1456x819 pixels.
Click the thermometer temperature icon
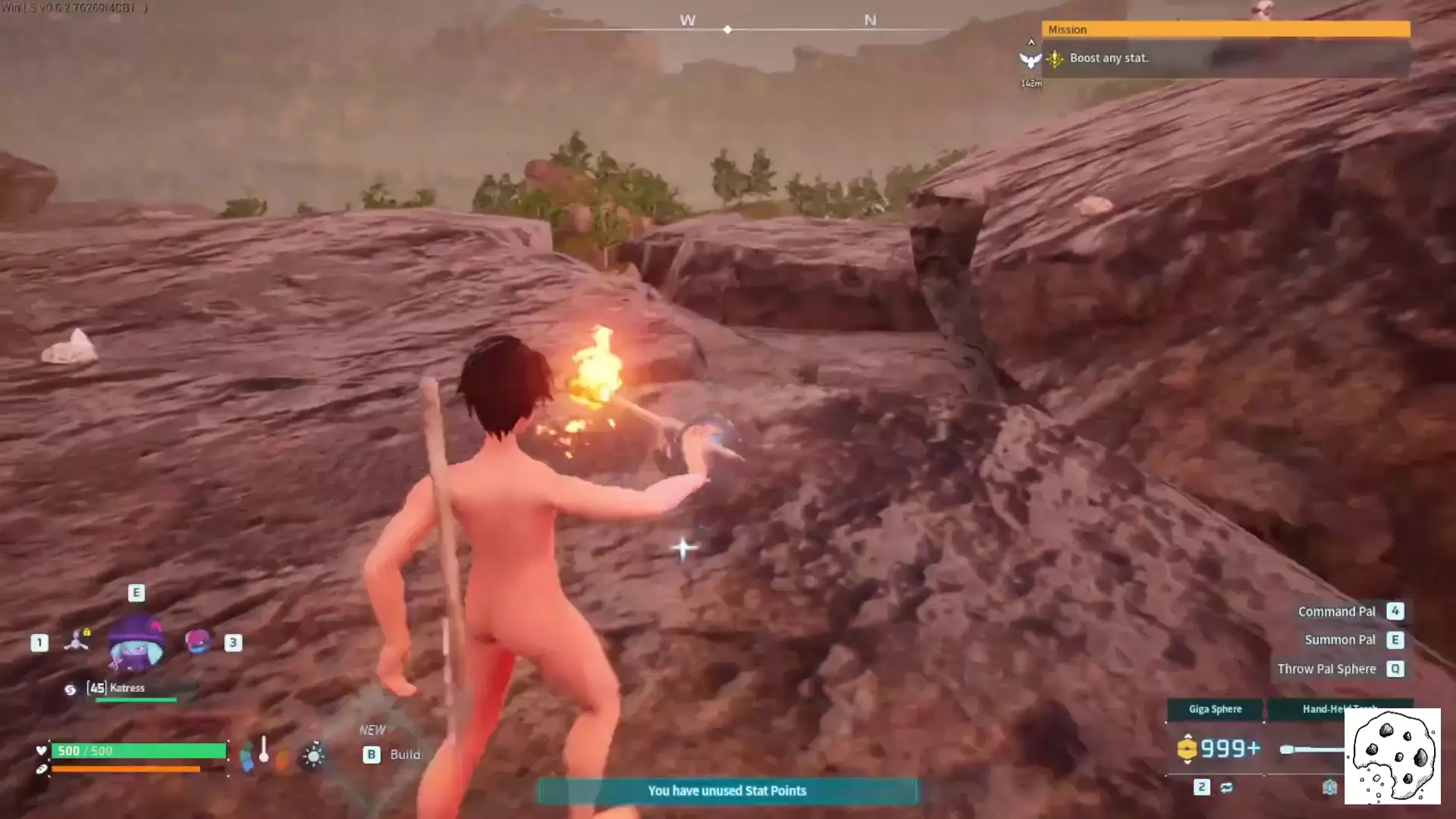pyautogui.click(x=264, y=750)
